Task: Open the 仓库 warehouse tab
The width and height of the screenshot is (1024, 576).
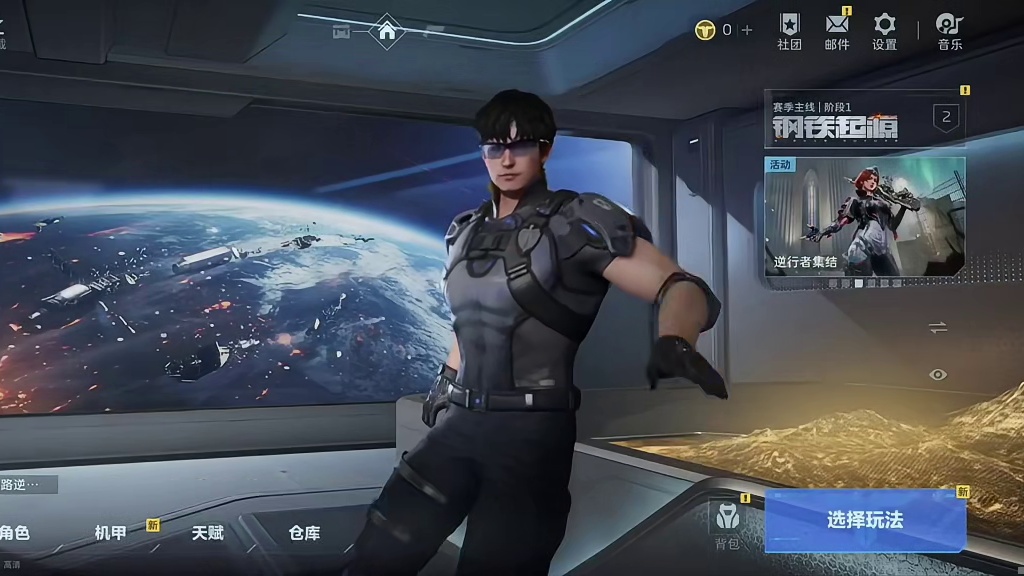Action: (x=304, y=533)
